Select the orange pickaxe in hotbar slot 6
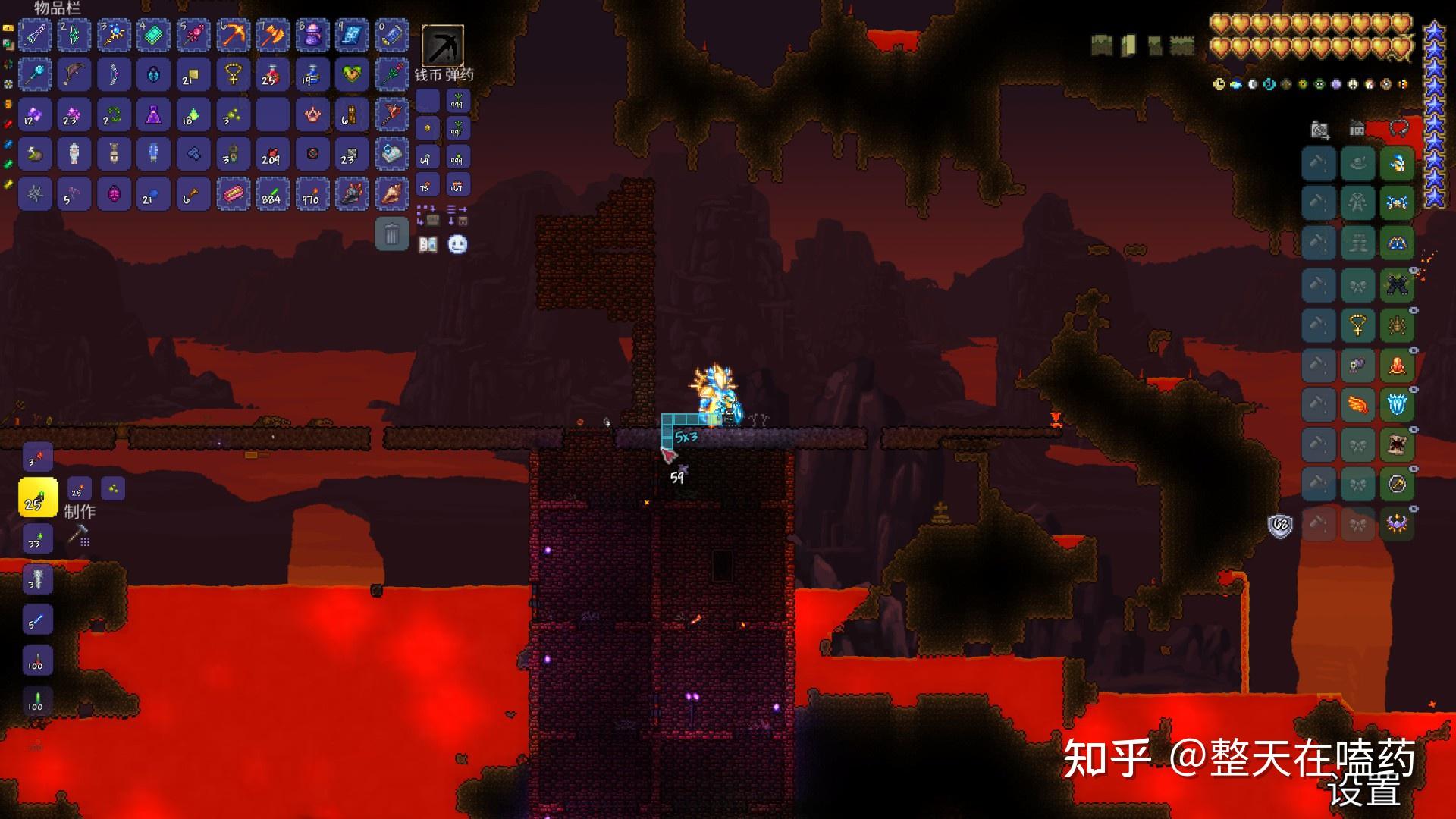 coord(233,36)
